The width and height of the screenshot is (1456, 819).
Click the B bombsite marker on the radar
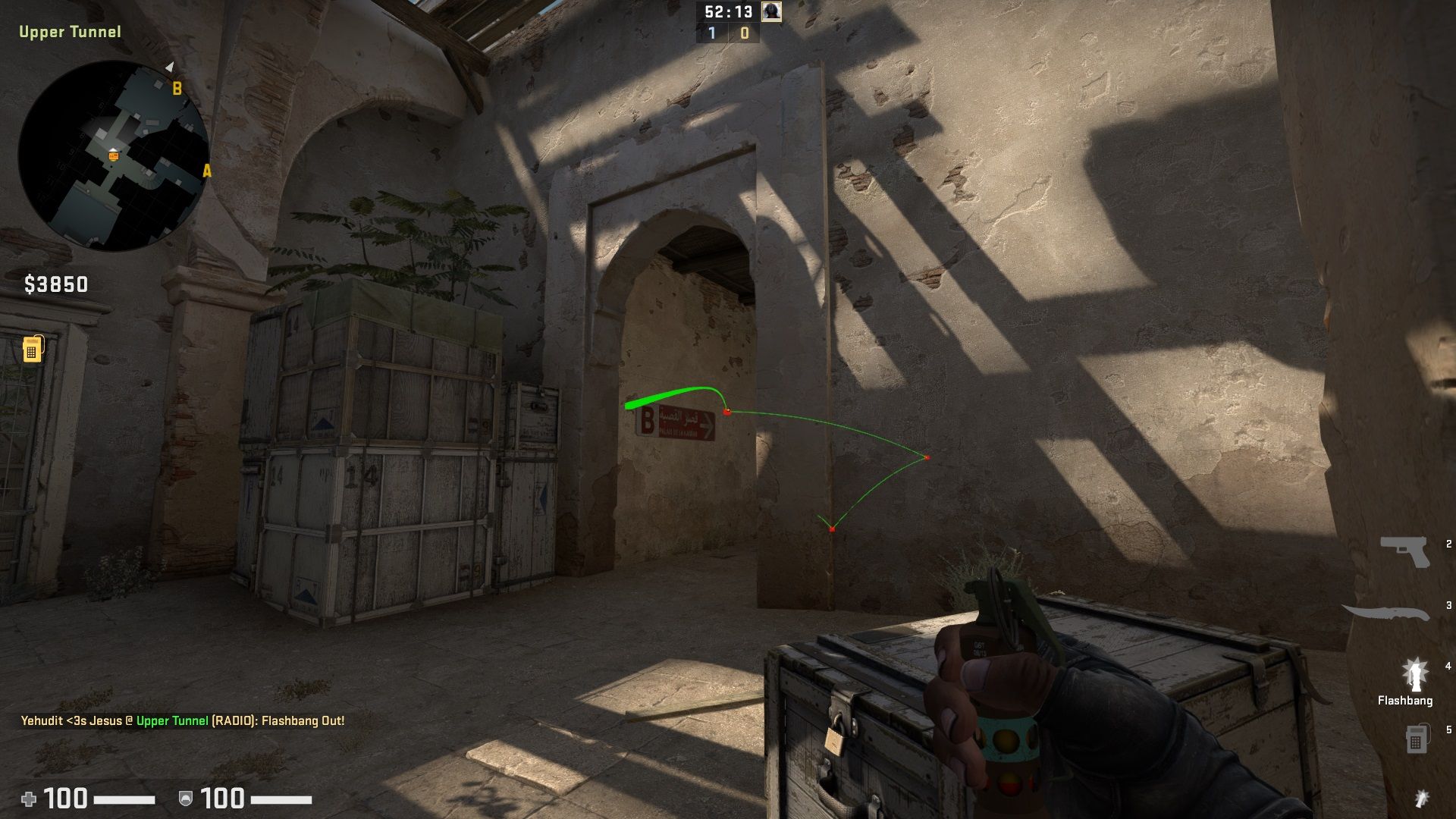click(x=178, y=87)
